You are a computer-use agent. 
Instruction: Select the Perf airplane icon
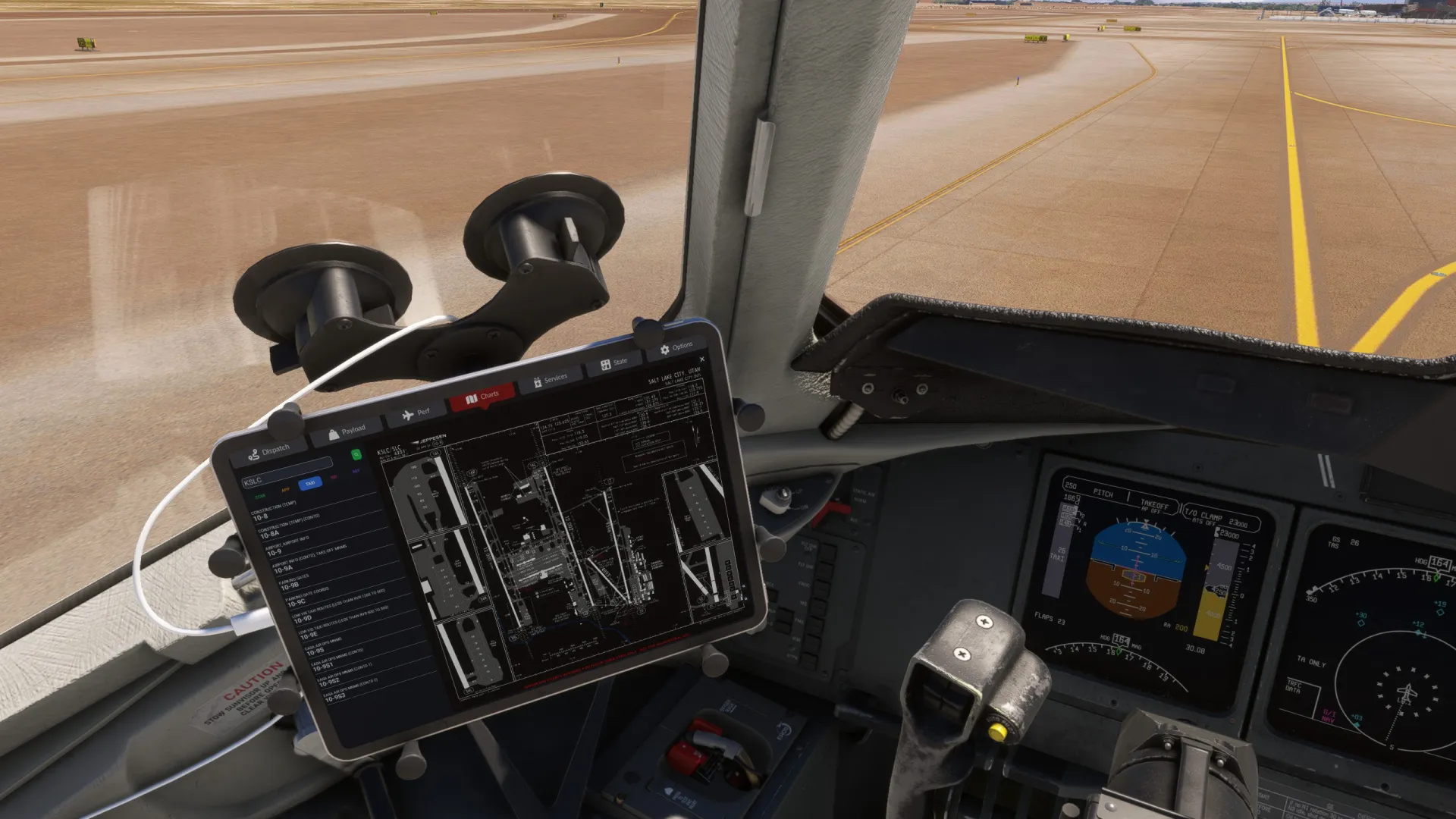(408, 415)
